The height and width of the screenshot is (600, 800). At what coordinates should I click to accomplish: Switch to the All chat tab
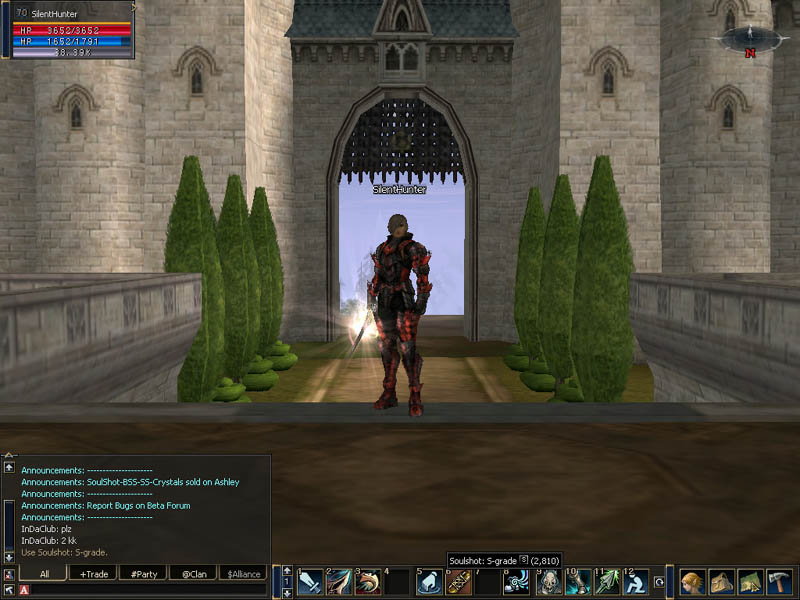tap(44, 574)
